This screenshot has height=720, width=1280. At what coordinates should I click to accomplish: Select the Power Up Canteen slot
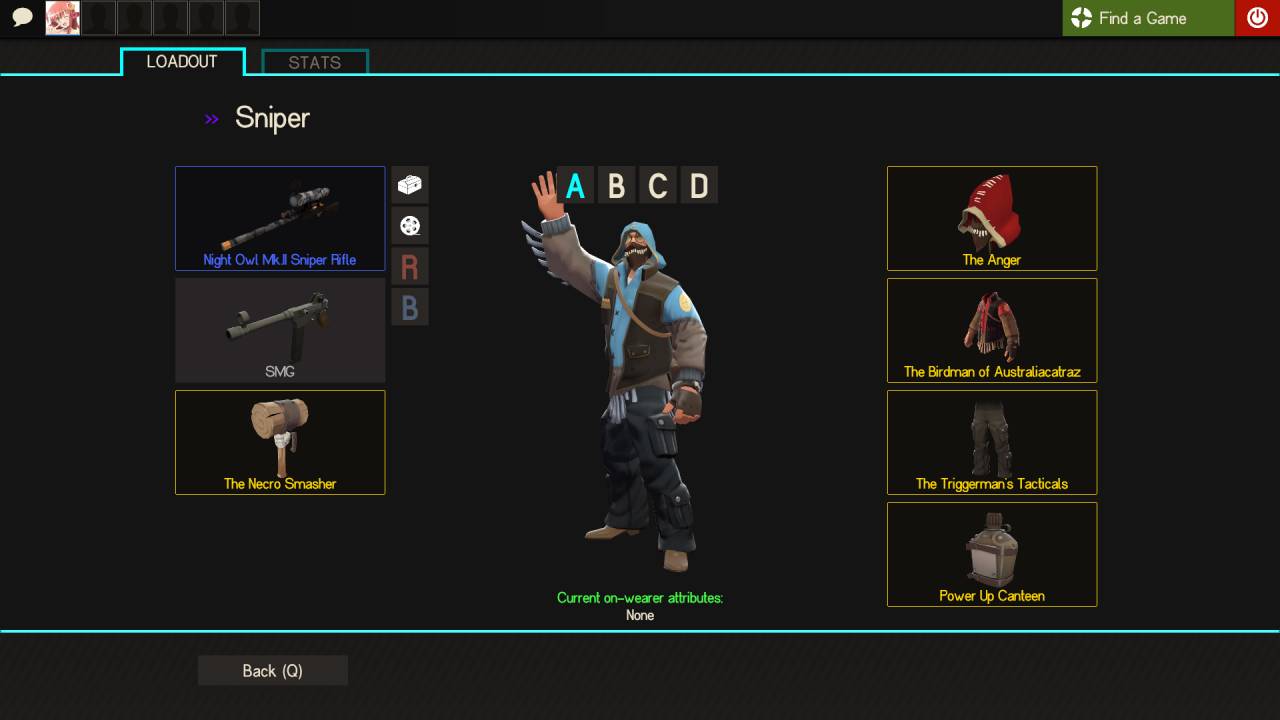[x=992, y=554]
